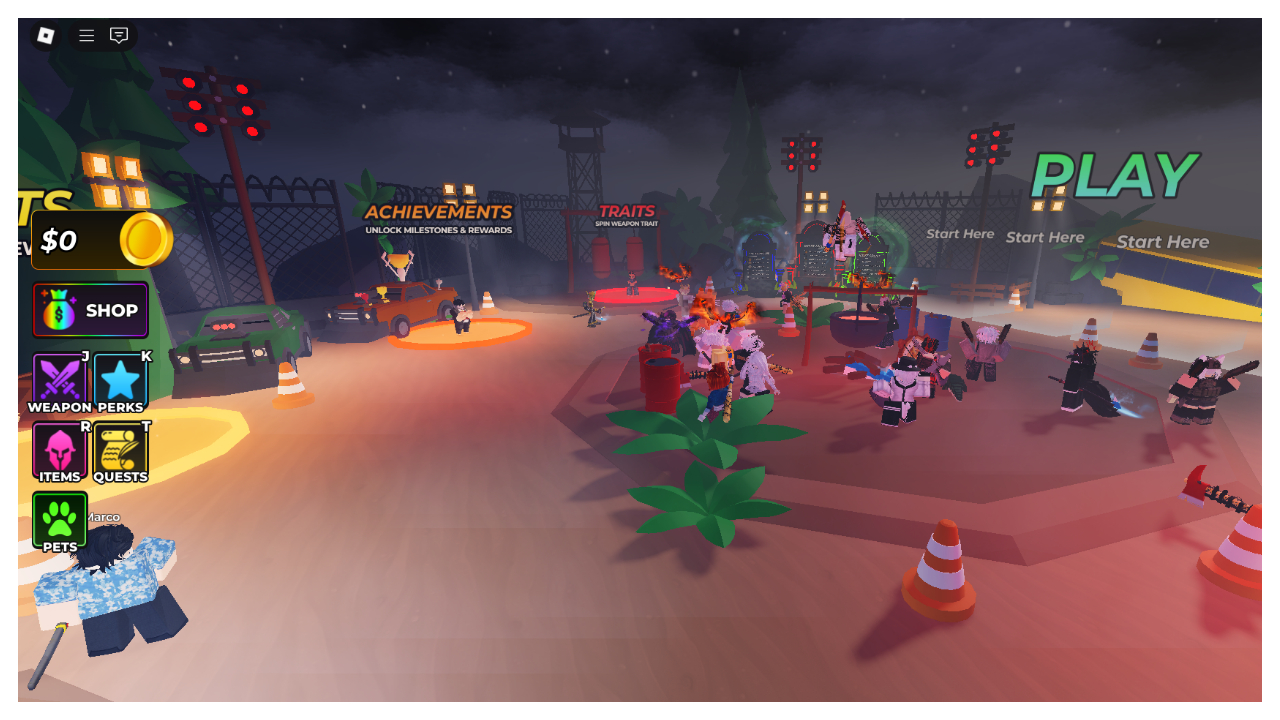Screen dimensions: 1280x720
Task: Click the $0 cash counter
Action: click(60, 240)
